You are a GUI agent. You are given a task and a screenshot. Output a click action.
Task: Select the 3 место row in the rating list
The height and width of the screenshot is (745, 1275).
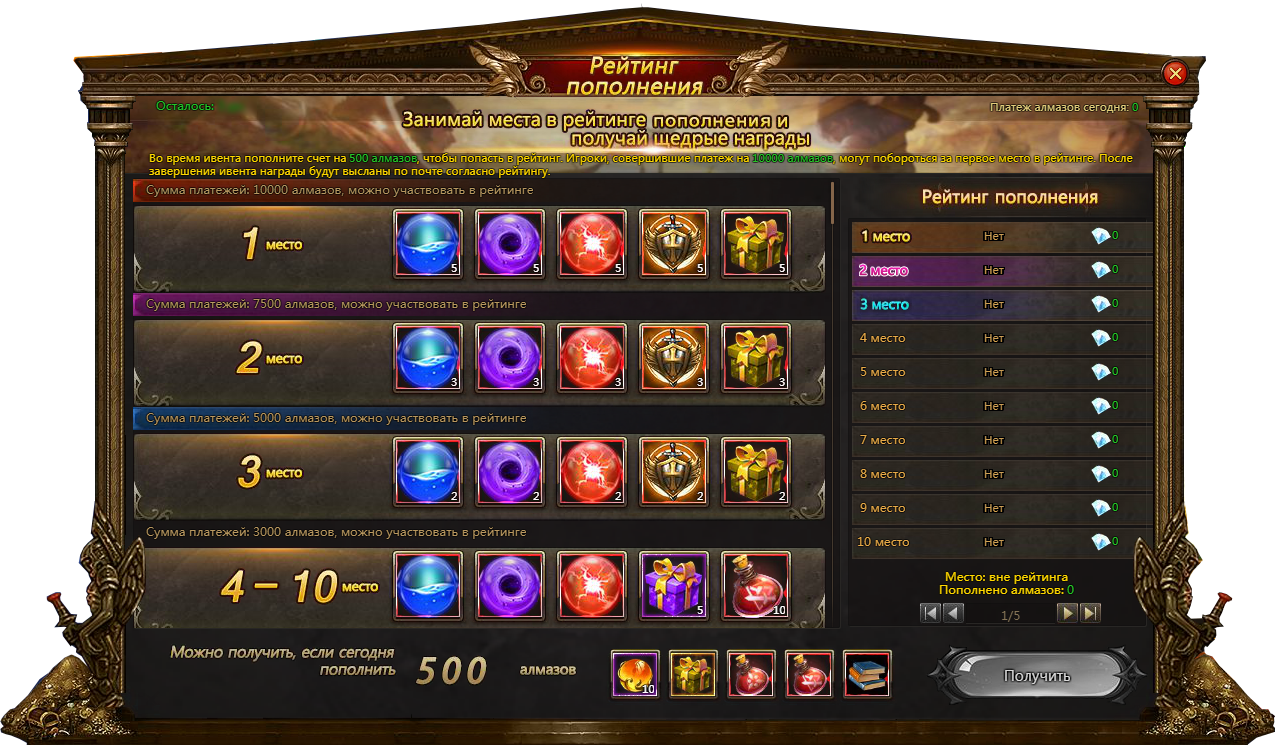[x=1000, y=305]
